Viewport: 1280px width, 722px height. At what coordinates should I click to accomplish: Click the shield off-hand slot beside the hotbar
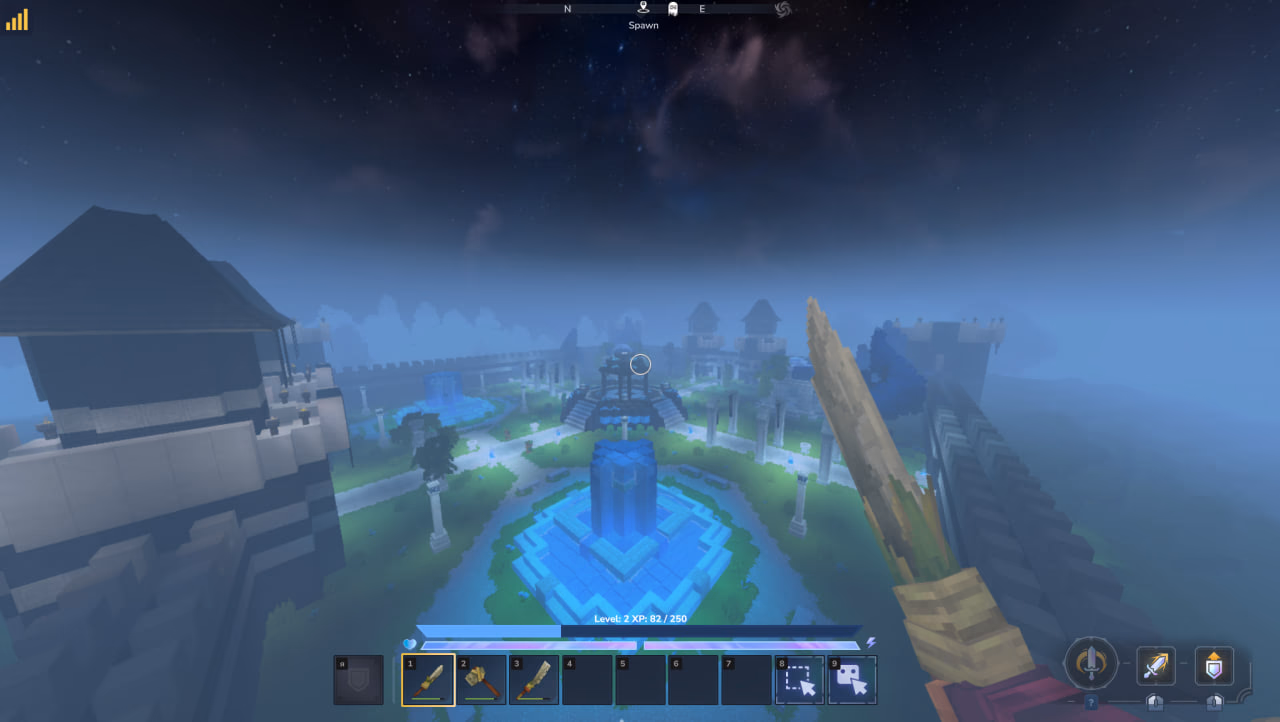click(358, 680)
